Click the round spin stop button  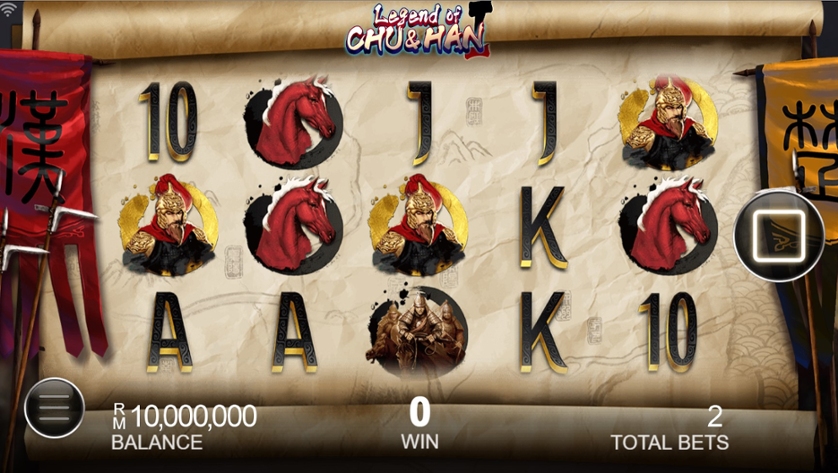tap(780, 236)
